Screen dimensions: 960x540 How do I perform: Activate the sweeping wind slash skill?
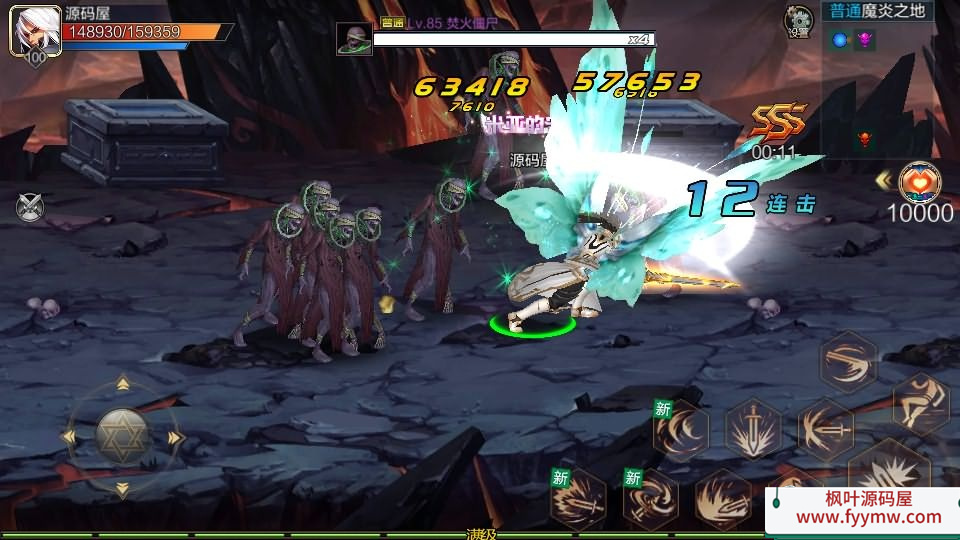click(848, 362)
